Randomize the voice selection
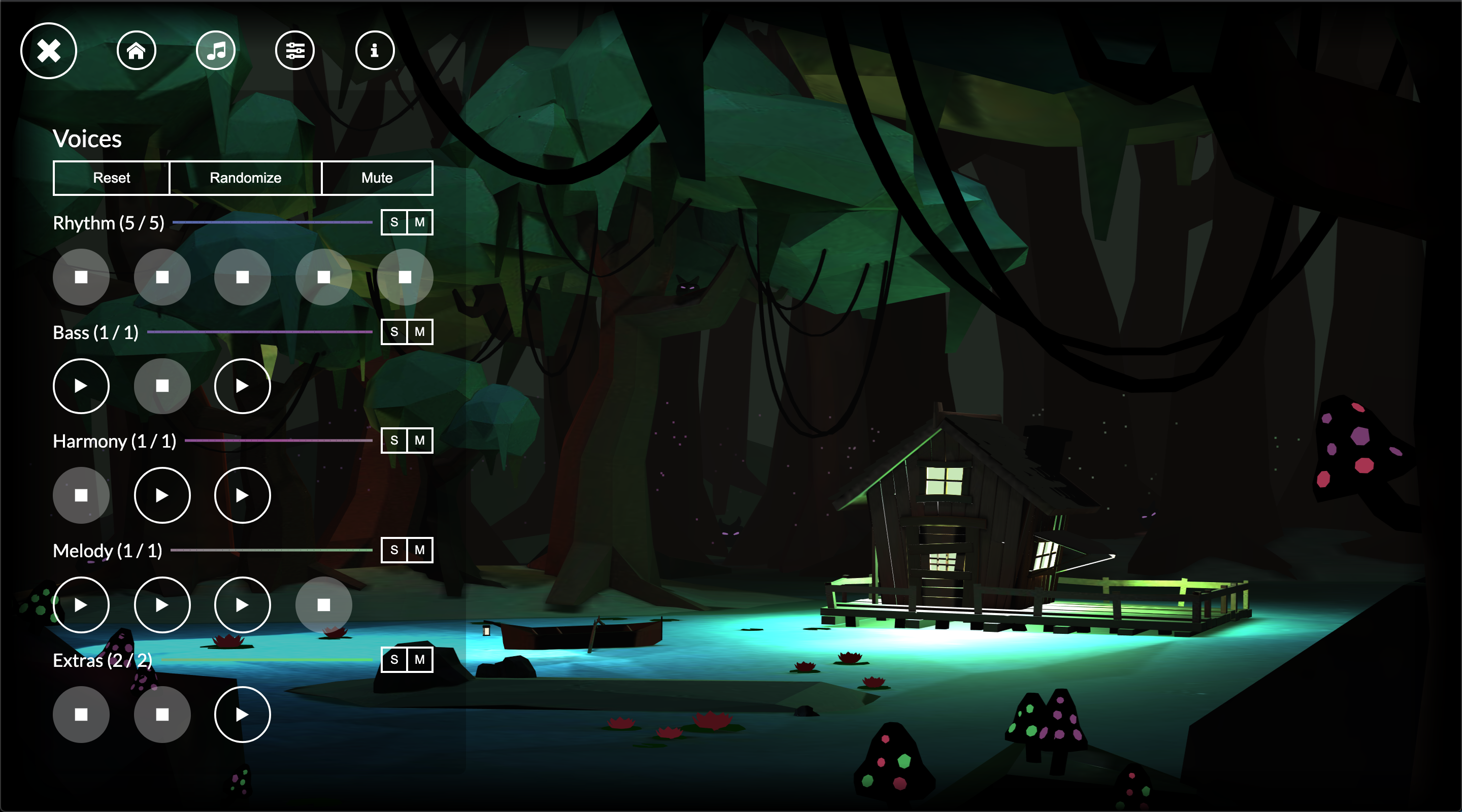The width and height of the screenshot is (1462, 812). (245, 178)
